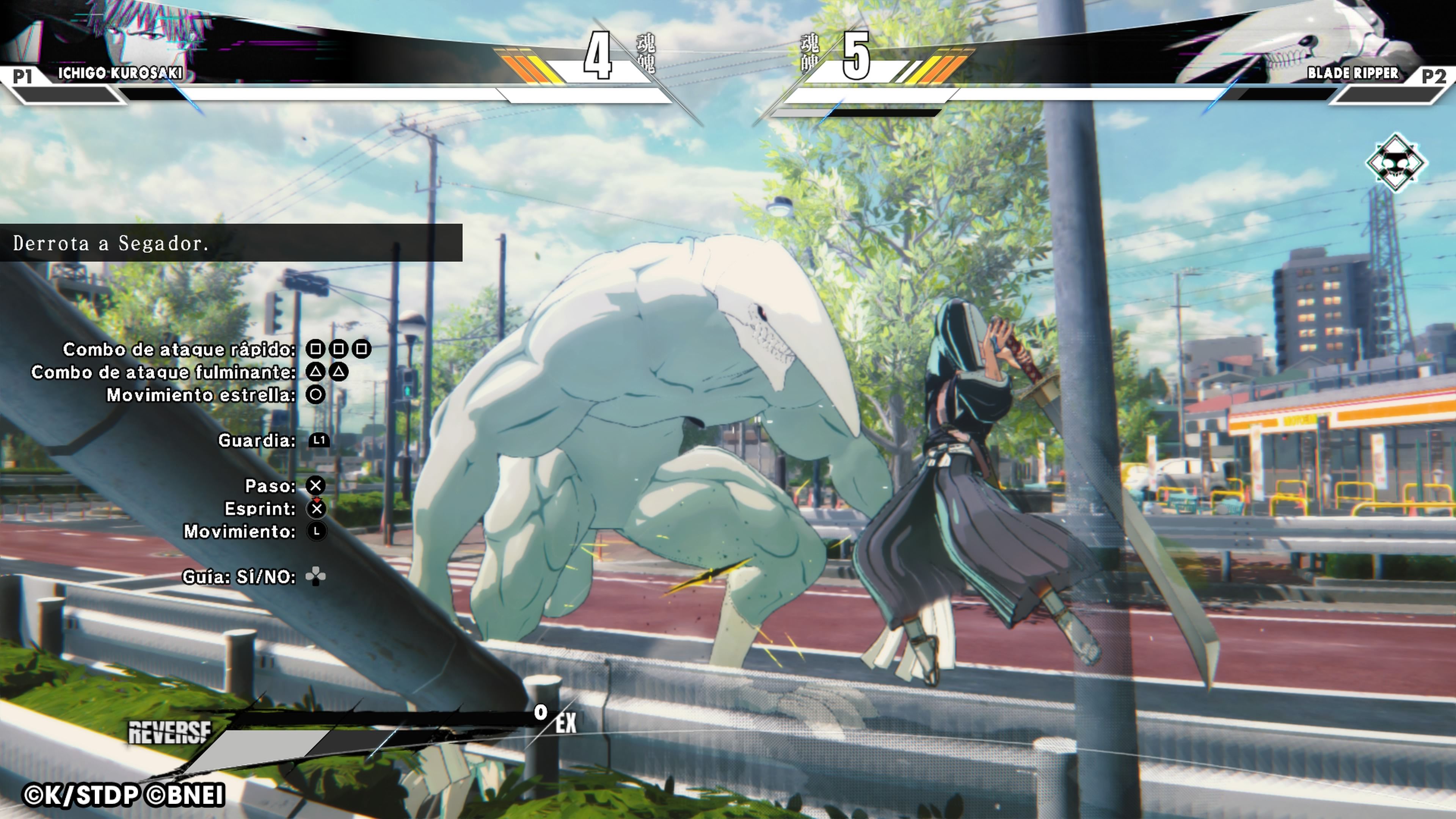
Task: Click the skull emblem icon
Action: [x=1395, y=163]
